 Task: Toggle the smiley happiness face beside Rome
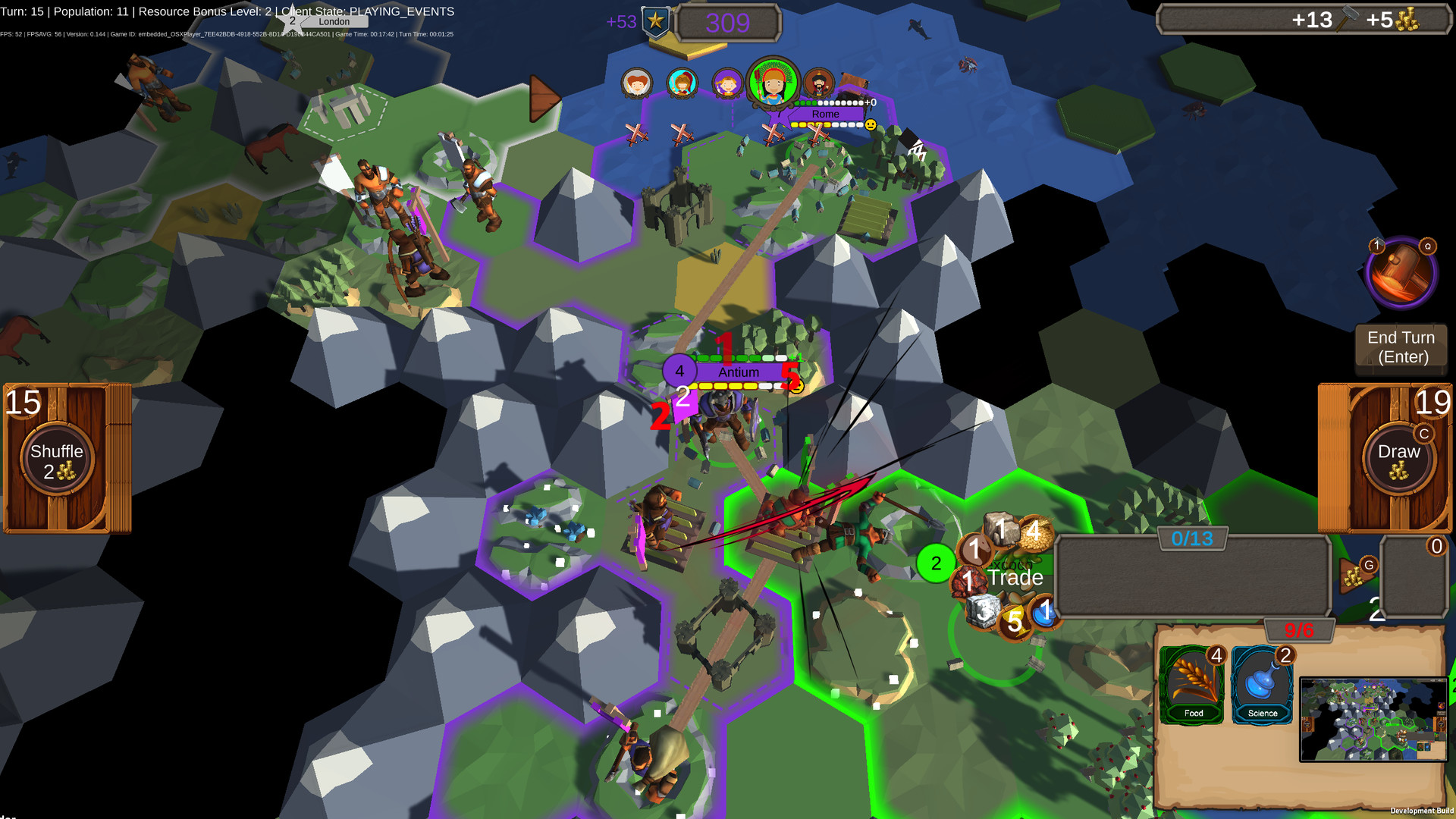(871, 126)
